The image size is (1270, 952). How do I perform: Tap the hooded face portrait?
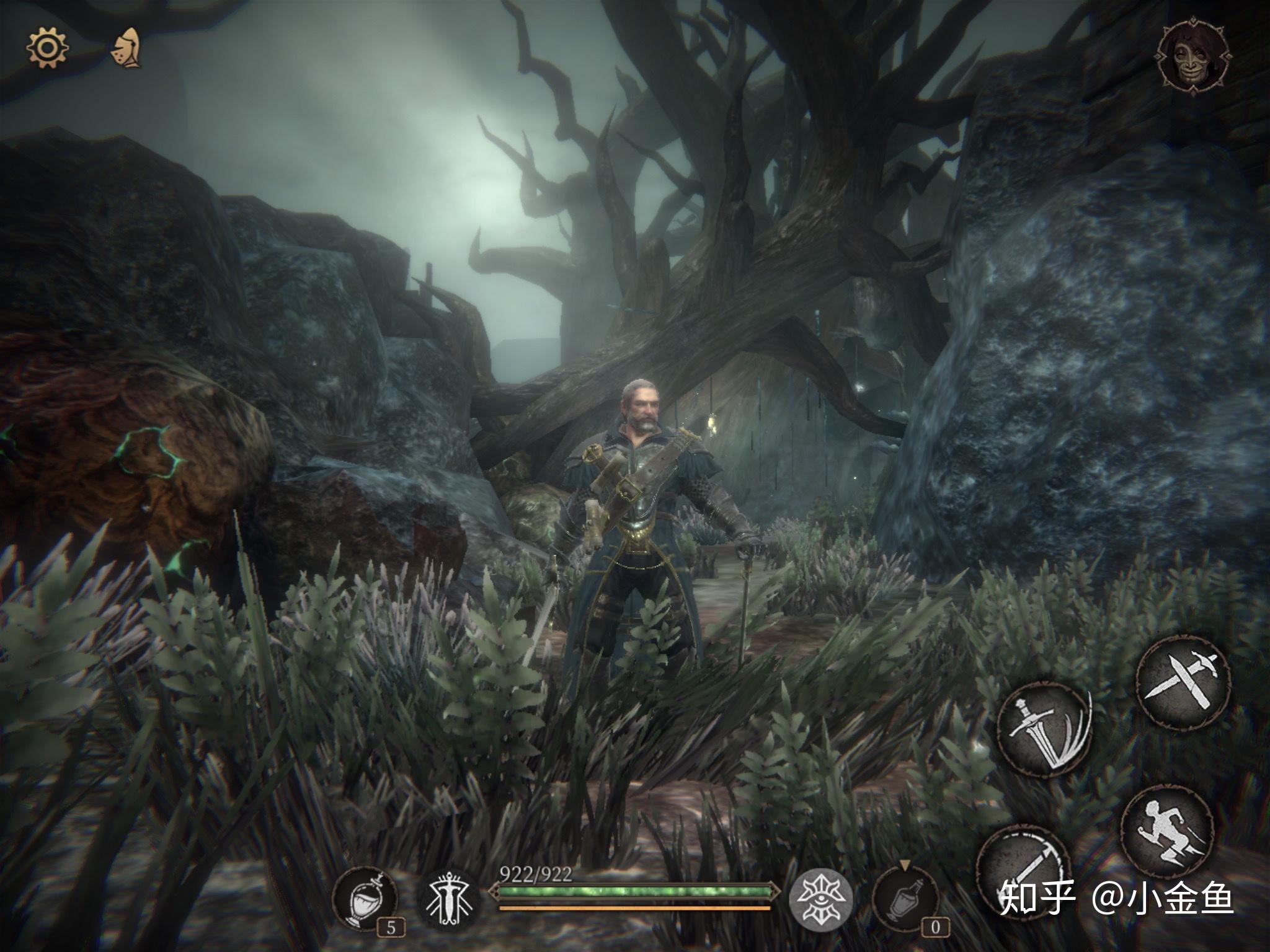pos(1193,57)
